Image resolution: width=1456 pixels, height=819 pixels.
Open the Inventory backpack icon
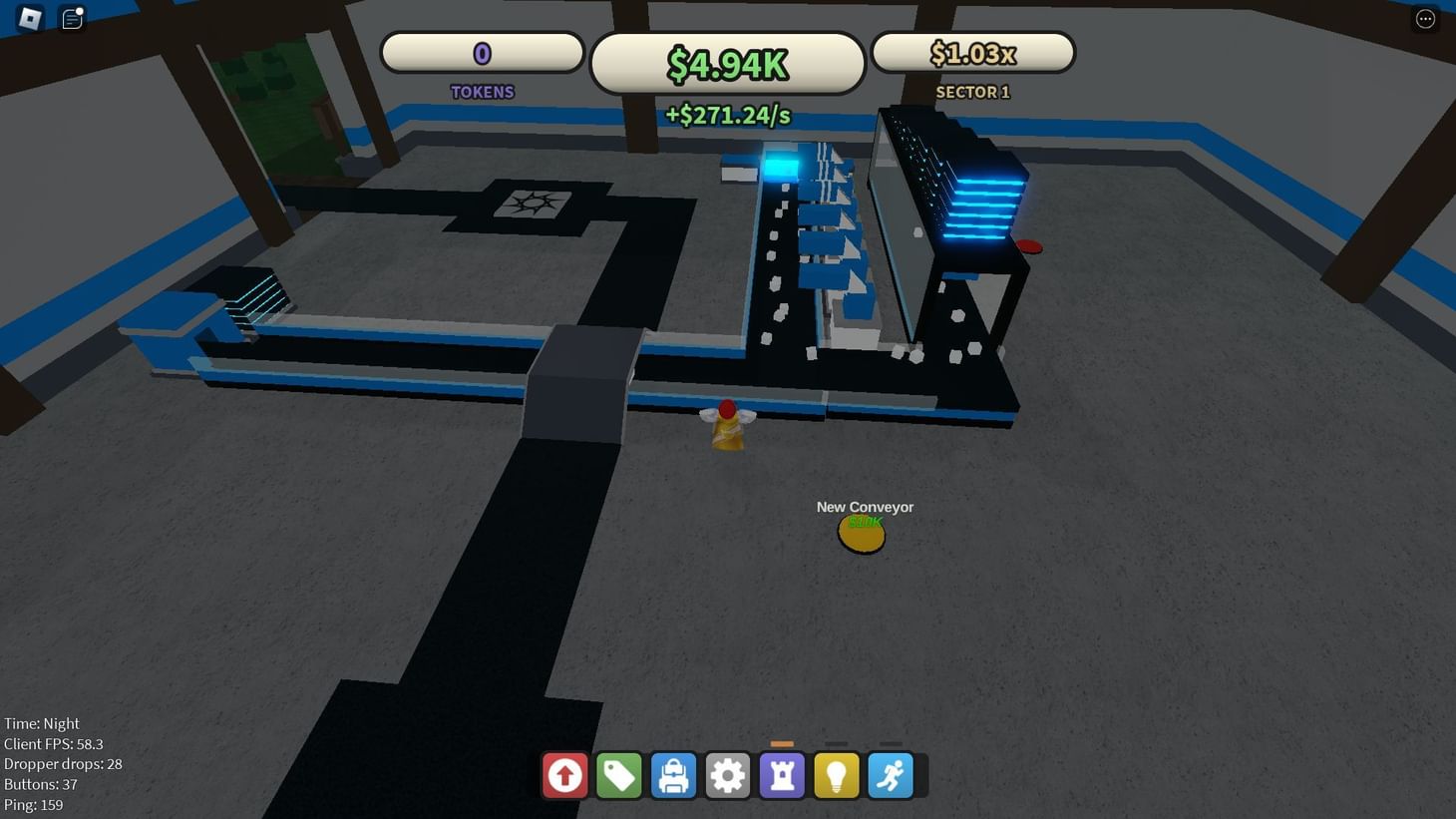(x=673, y=774)
